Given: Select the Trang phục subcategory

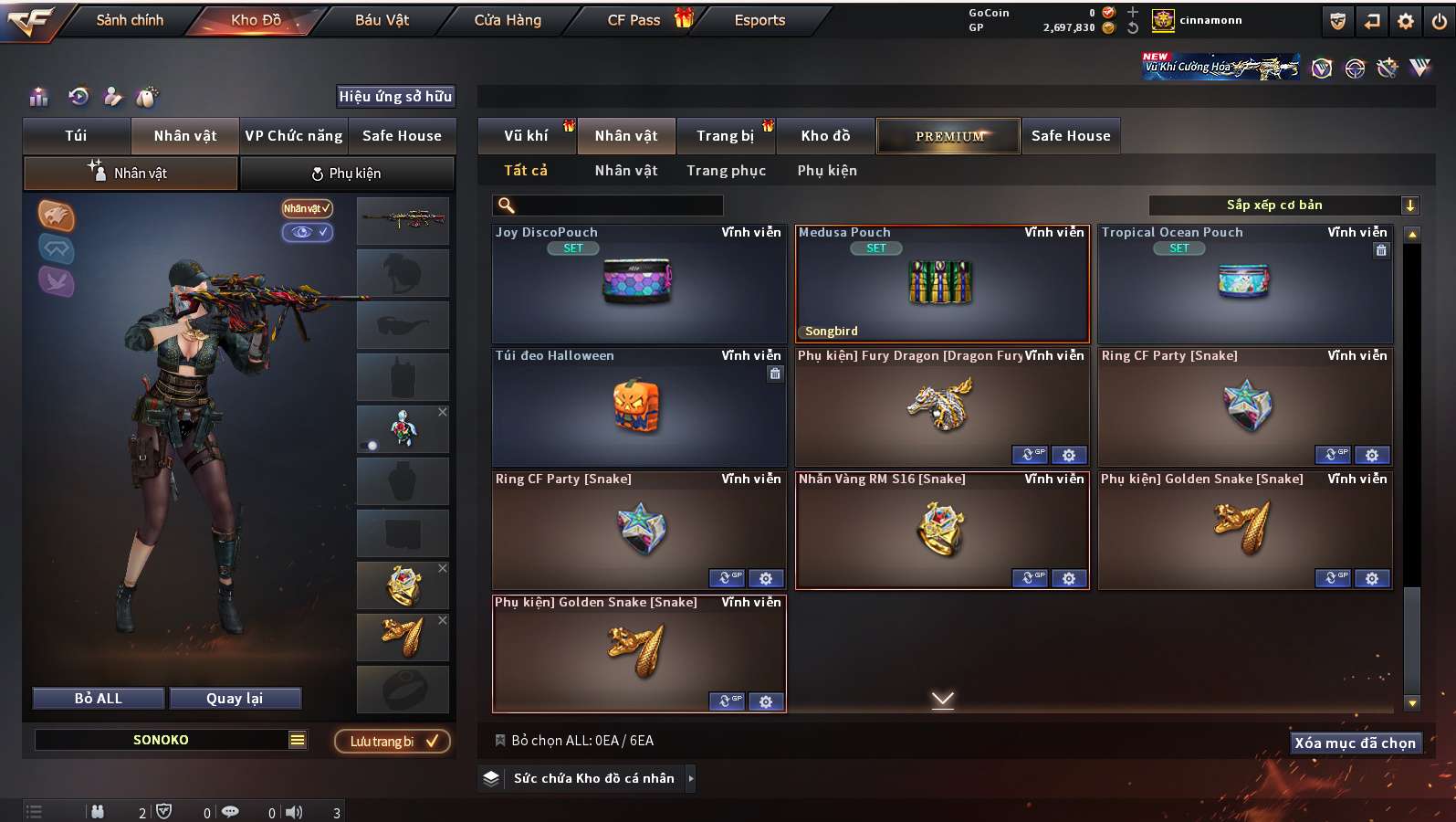Looking at the screenshot, I should [x=726, y=171].
